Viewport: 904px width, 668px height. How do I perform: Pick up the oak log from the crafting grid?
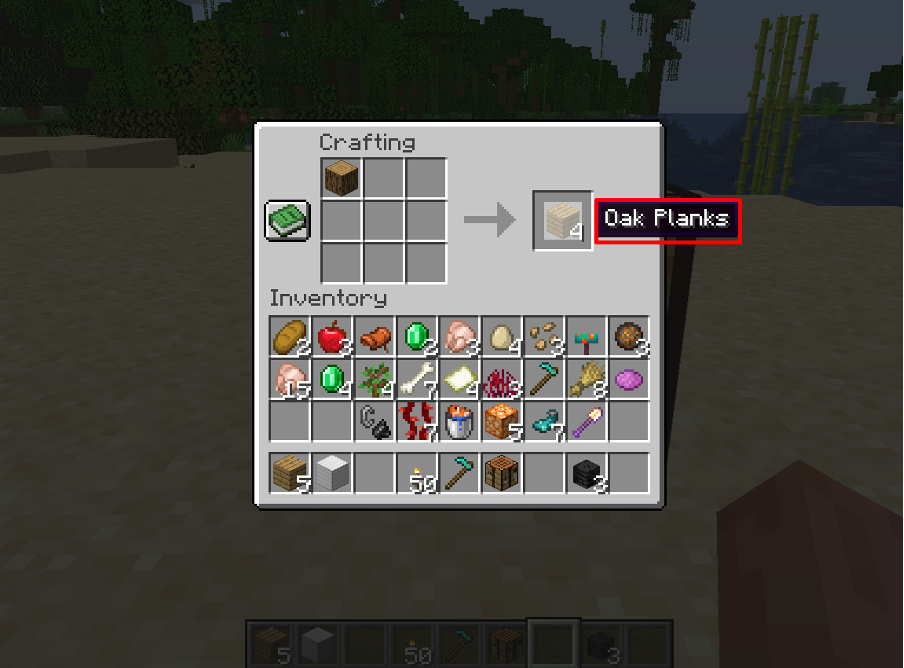point(342,178)
